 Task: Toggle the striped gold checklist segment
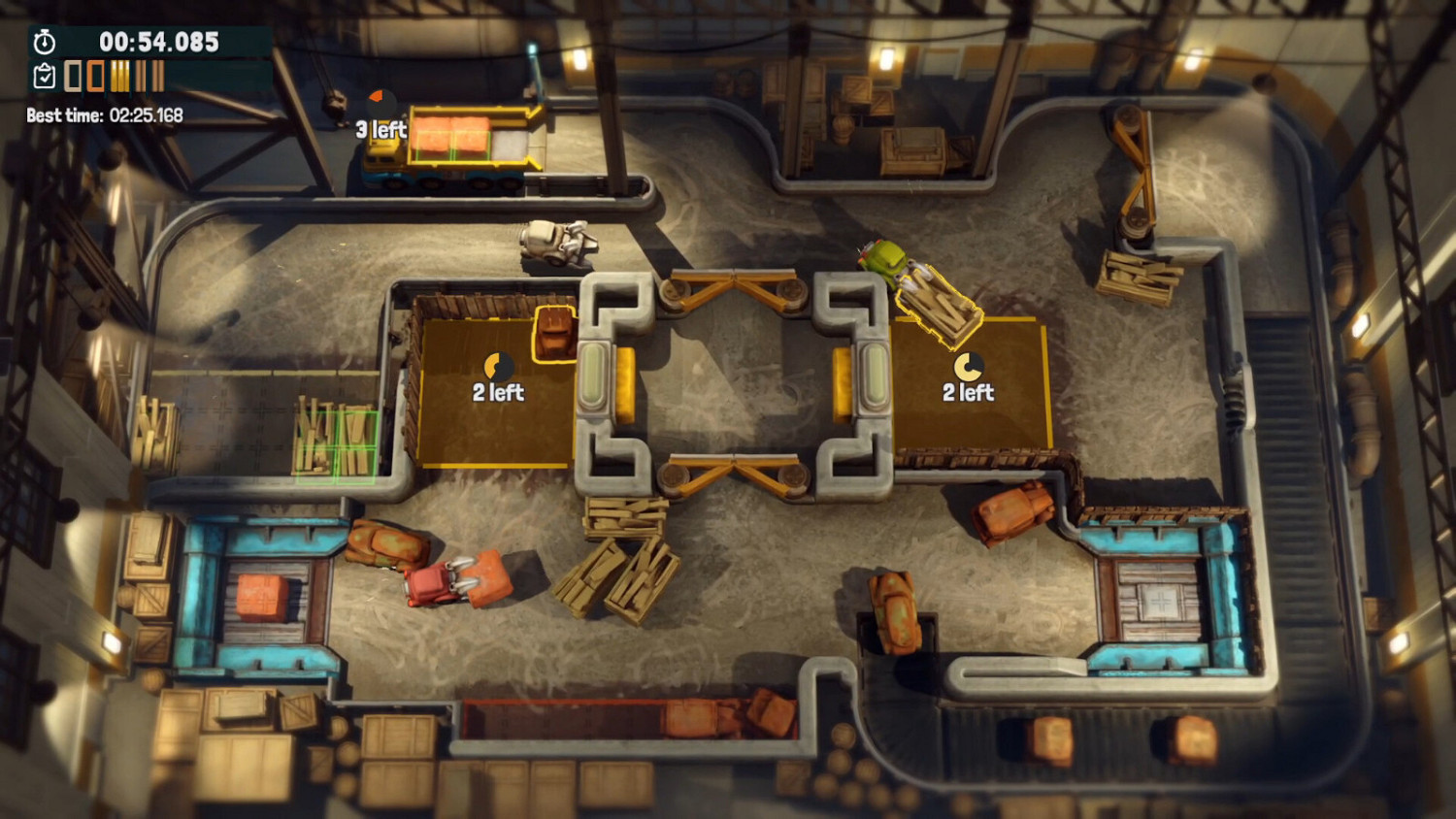[x=121, y=78]
